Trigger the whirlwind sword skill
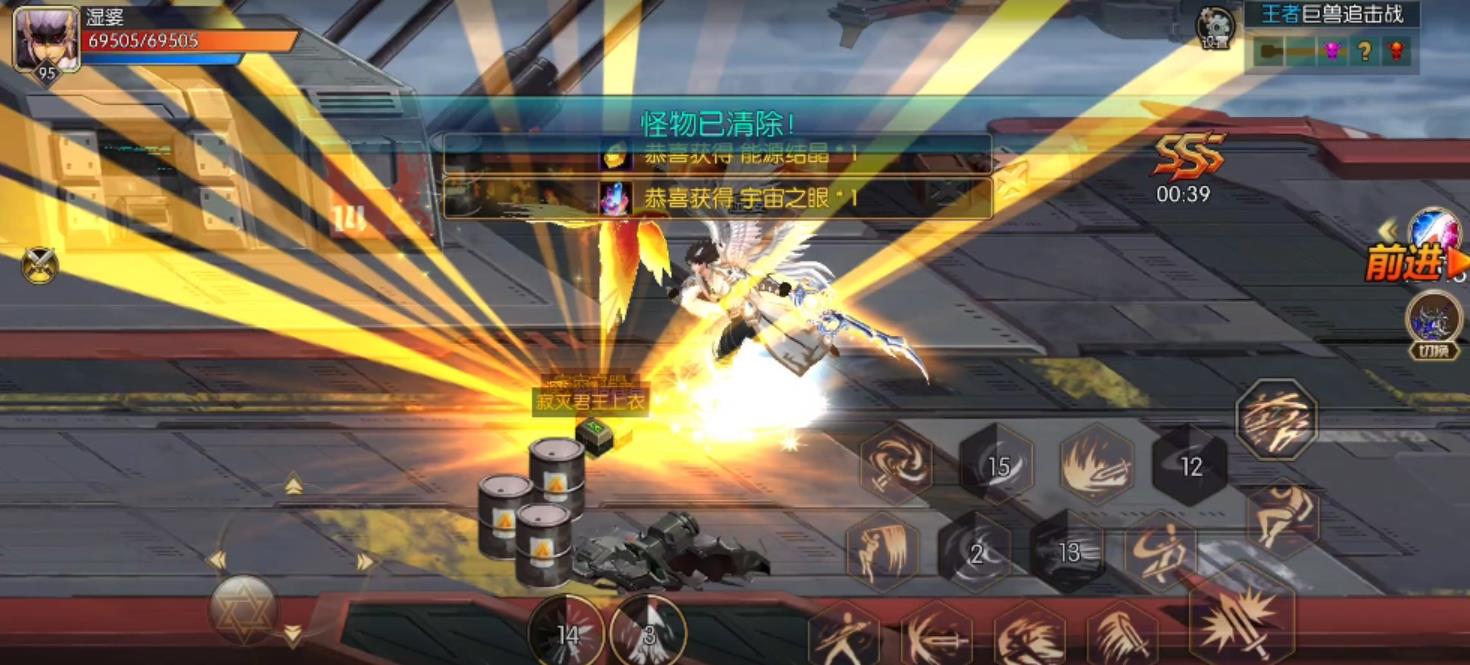Image resolution: width=1470 pixels, height=665 pixels. click(896, 461)
